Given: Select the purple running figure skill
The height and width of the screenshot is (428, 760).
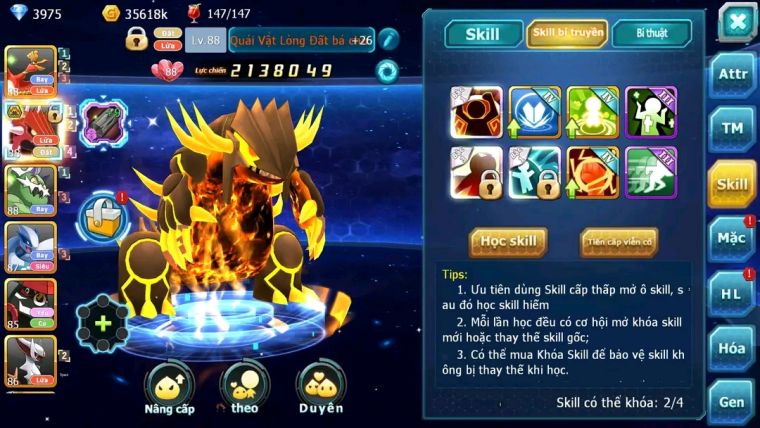Looking at the screenshot, I should pyautogui.click(x=651, y=172).
